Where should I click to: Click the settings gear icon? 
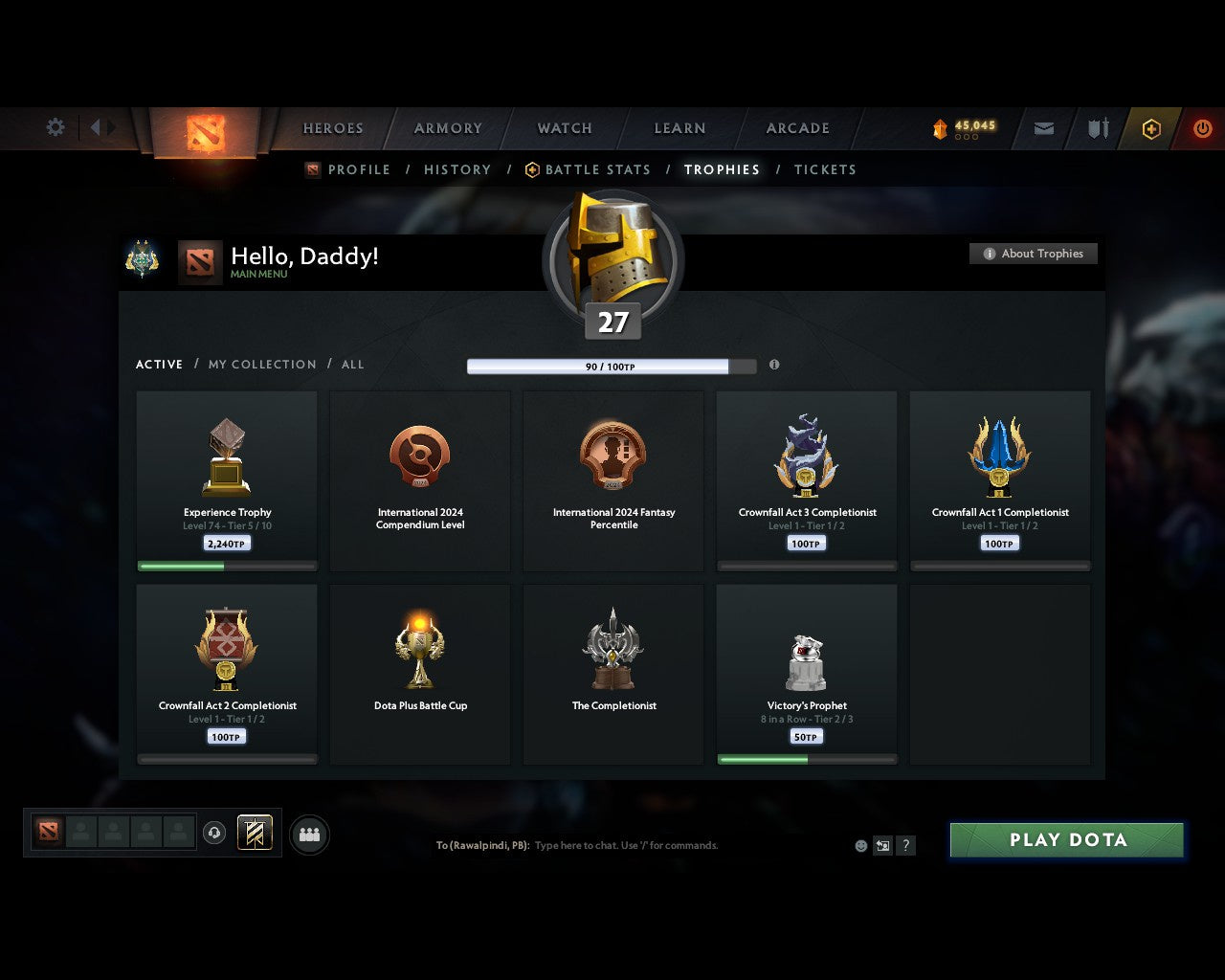[55, 126]
